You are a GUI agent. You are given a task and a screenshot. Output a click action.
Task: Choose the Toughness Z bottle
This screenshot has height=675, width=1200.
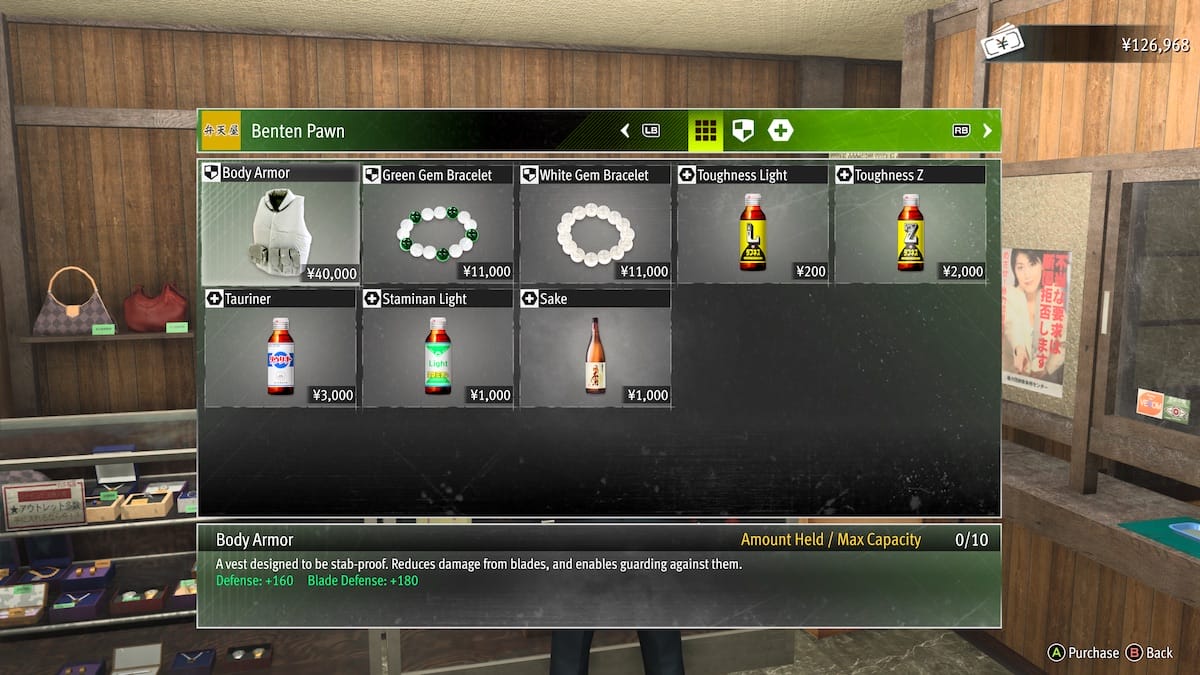909,225
